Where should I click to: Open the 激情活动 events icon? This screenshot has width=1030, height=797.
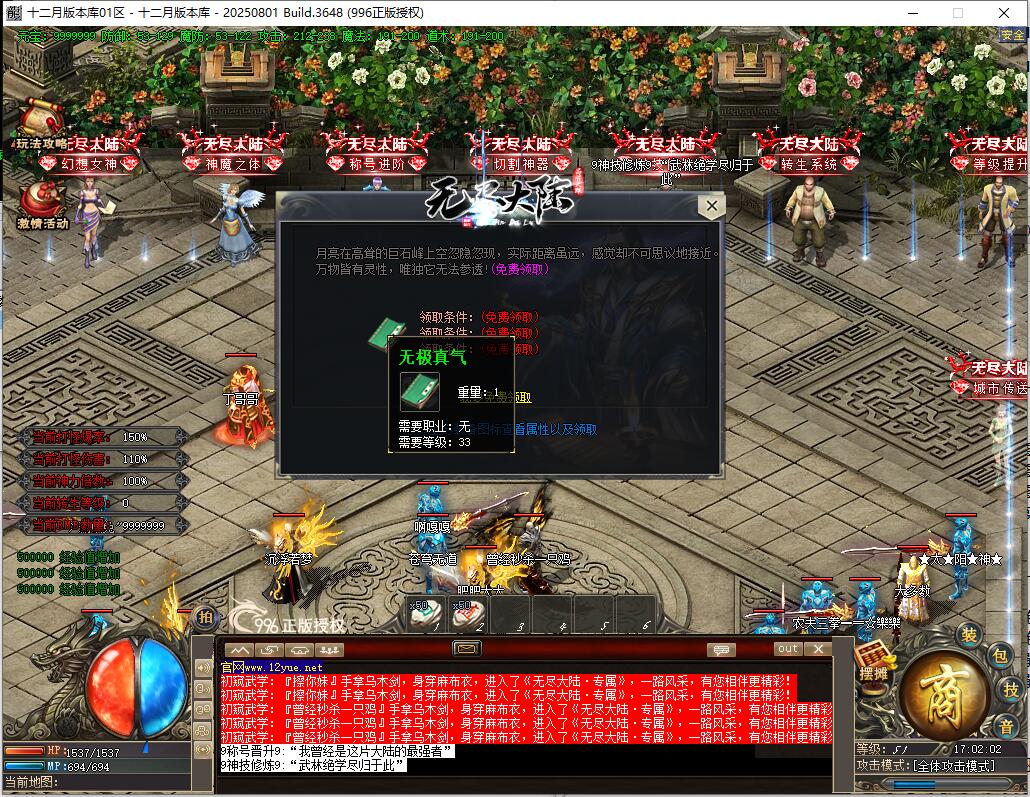(41, 203)
